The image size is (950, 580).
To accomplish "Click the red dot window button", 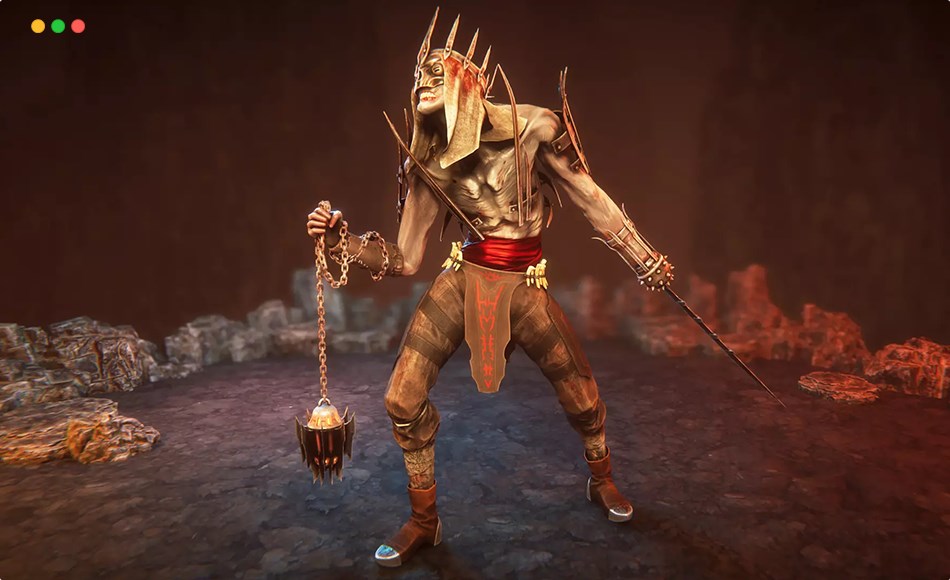I will (x=78, y=26).
